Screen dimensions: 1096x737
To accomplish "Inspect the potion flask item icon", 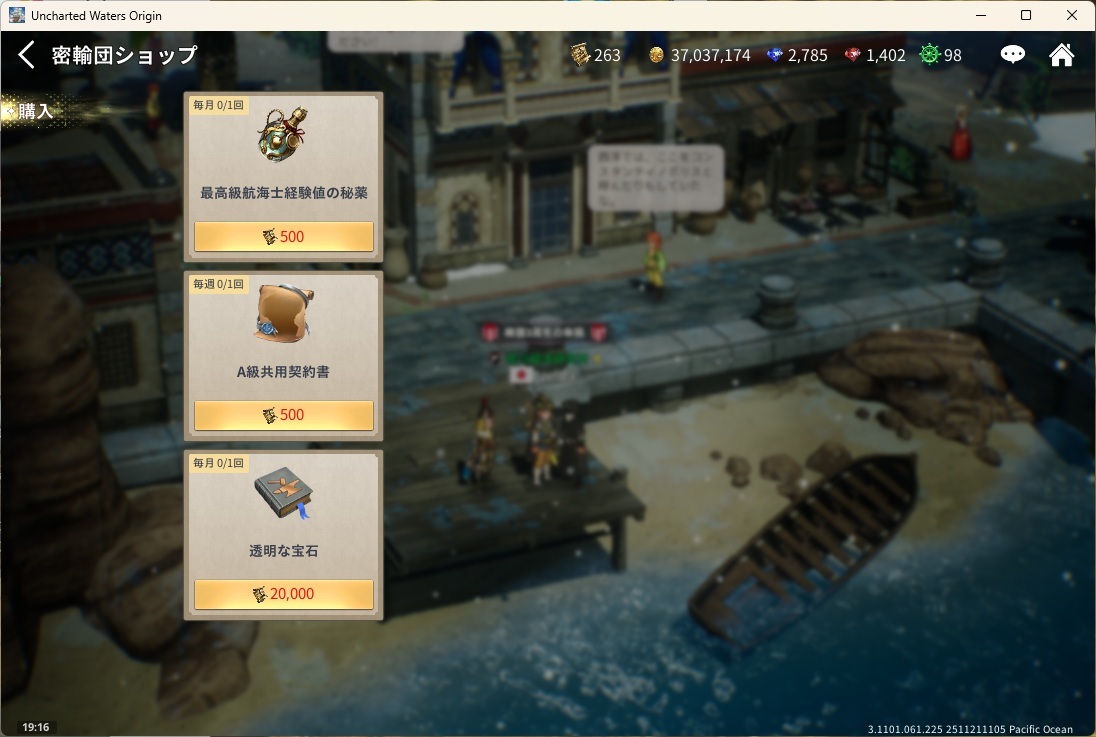I will [x=283, y=137].
